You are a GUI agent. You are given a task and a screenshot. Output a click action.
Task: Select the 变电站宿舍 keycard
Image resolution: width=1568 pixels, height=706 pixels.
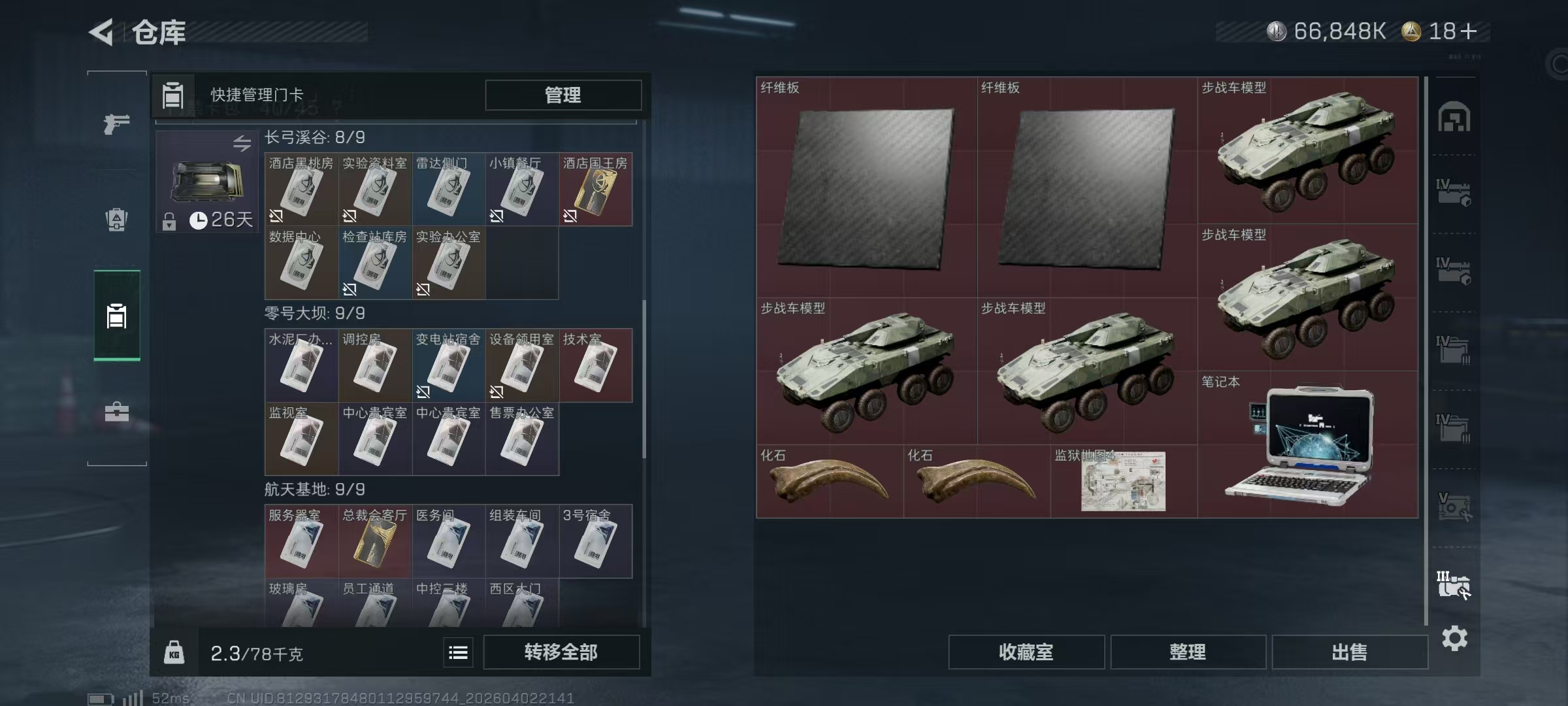point(448,366)
